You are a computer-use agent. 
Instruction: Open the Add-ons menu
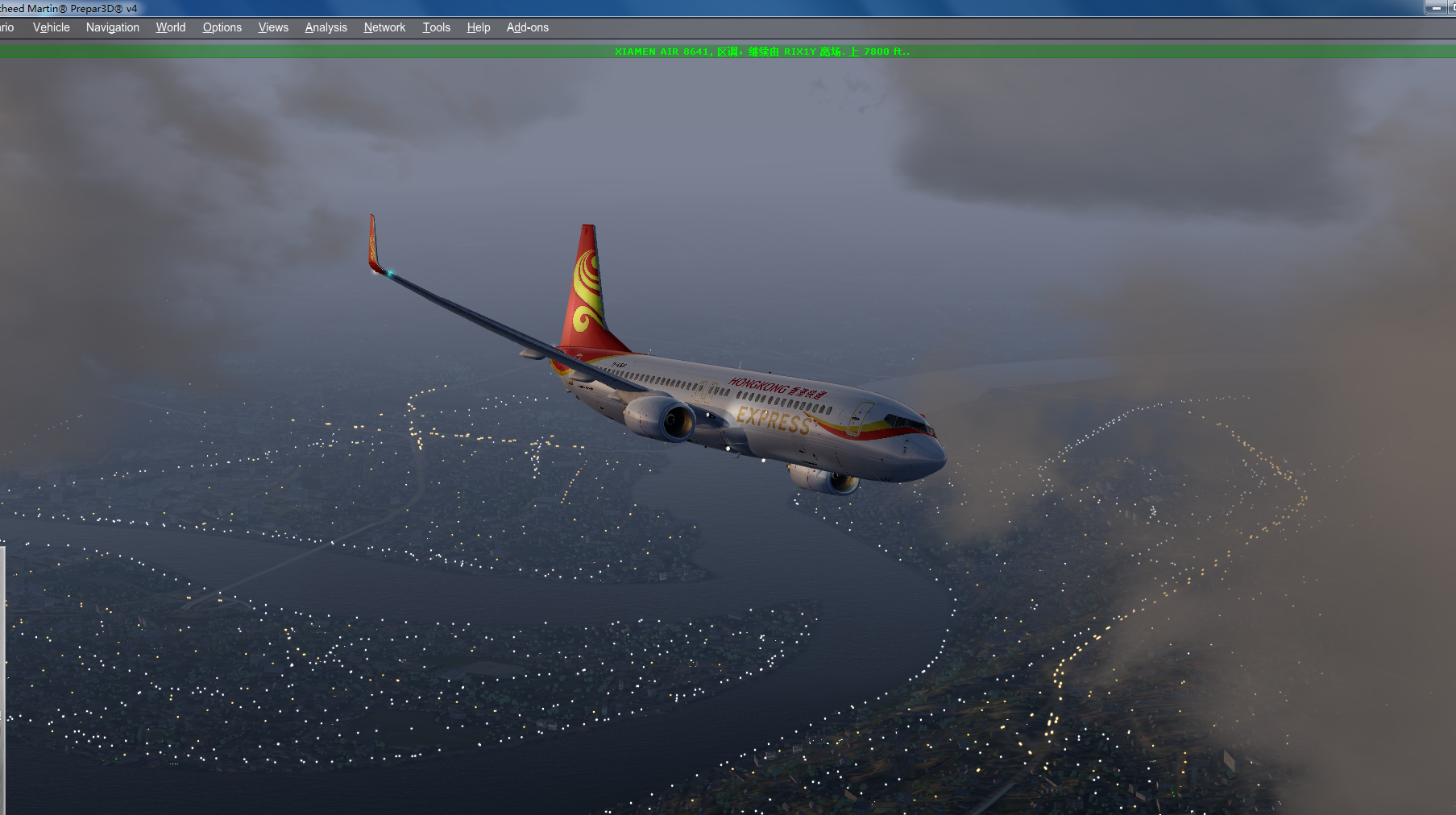click(527, 27)
